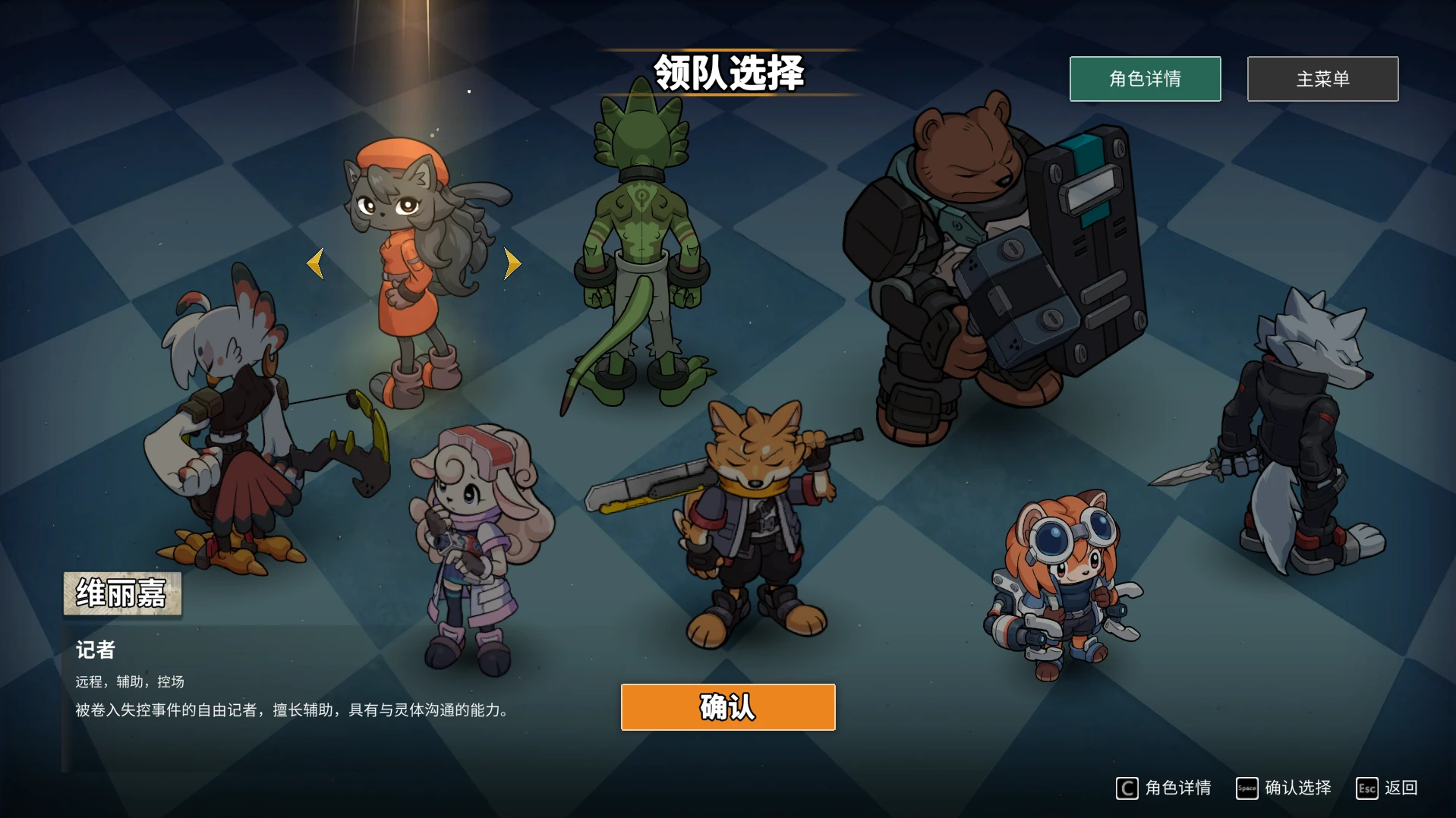Click the 返回 hint text
The width and height of the screenshot is (1456, 818).
(1401, 788)
